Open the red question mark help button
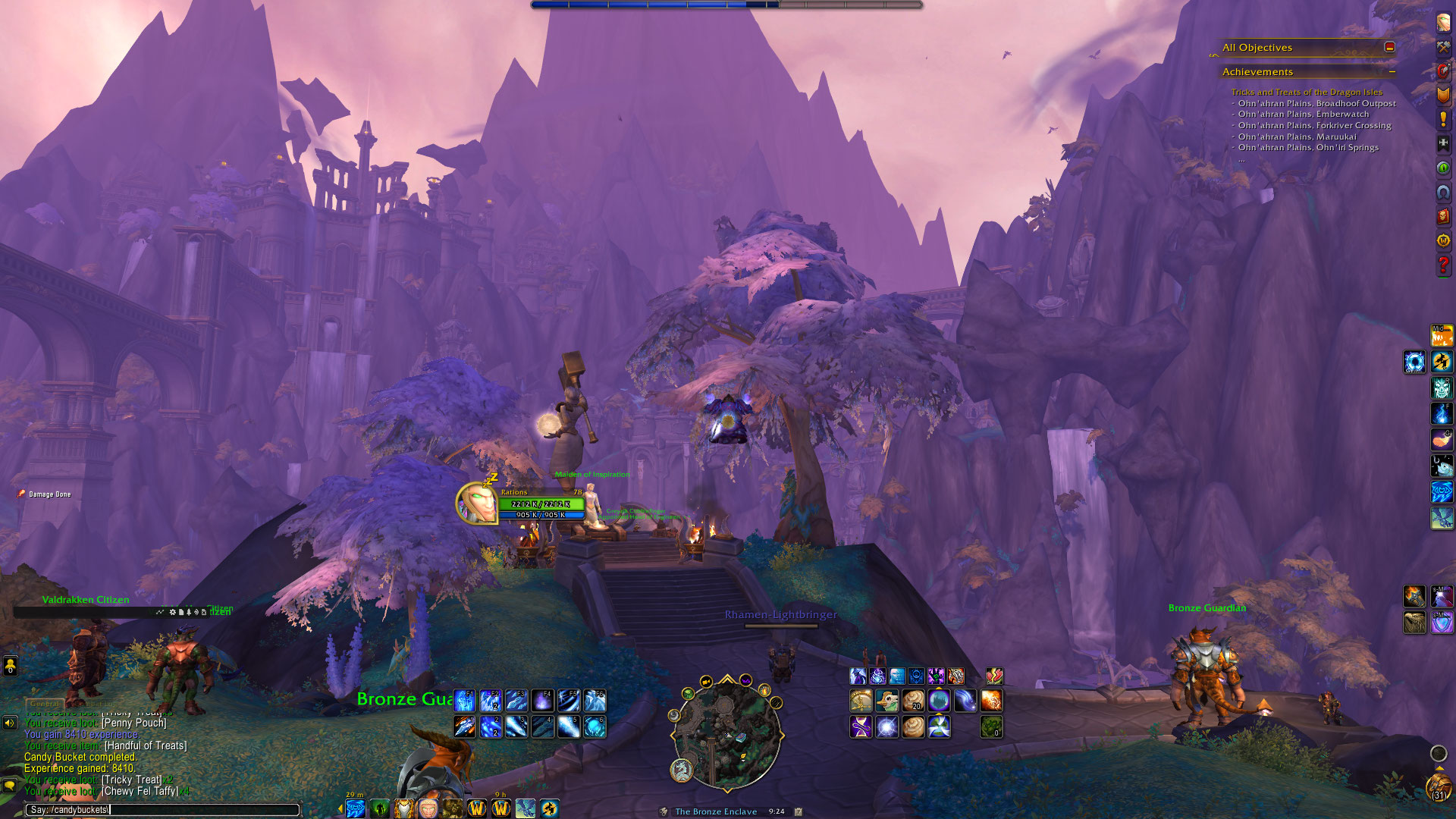 click(x=1443, y=265)
